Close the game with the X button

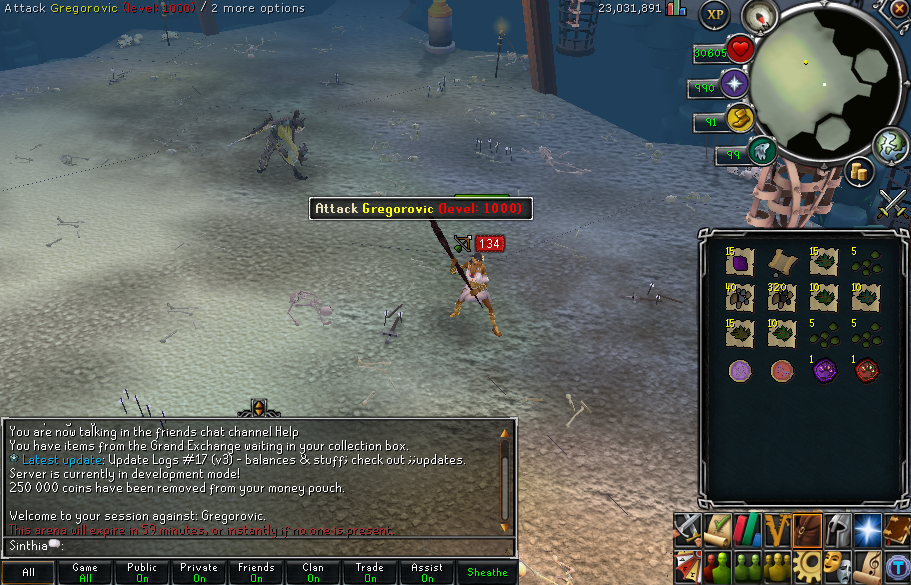[x=901, y=8]
